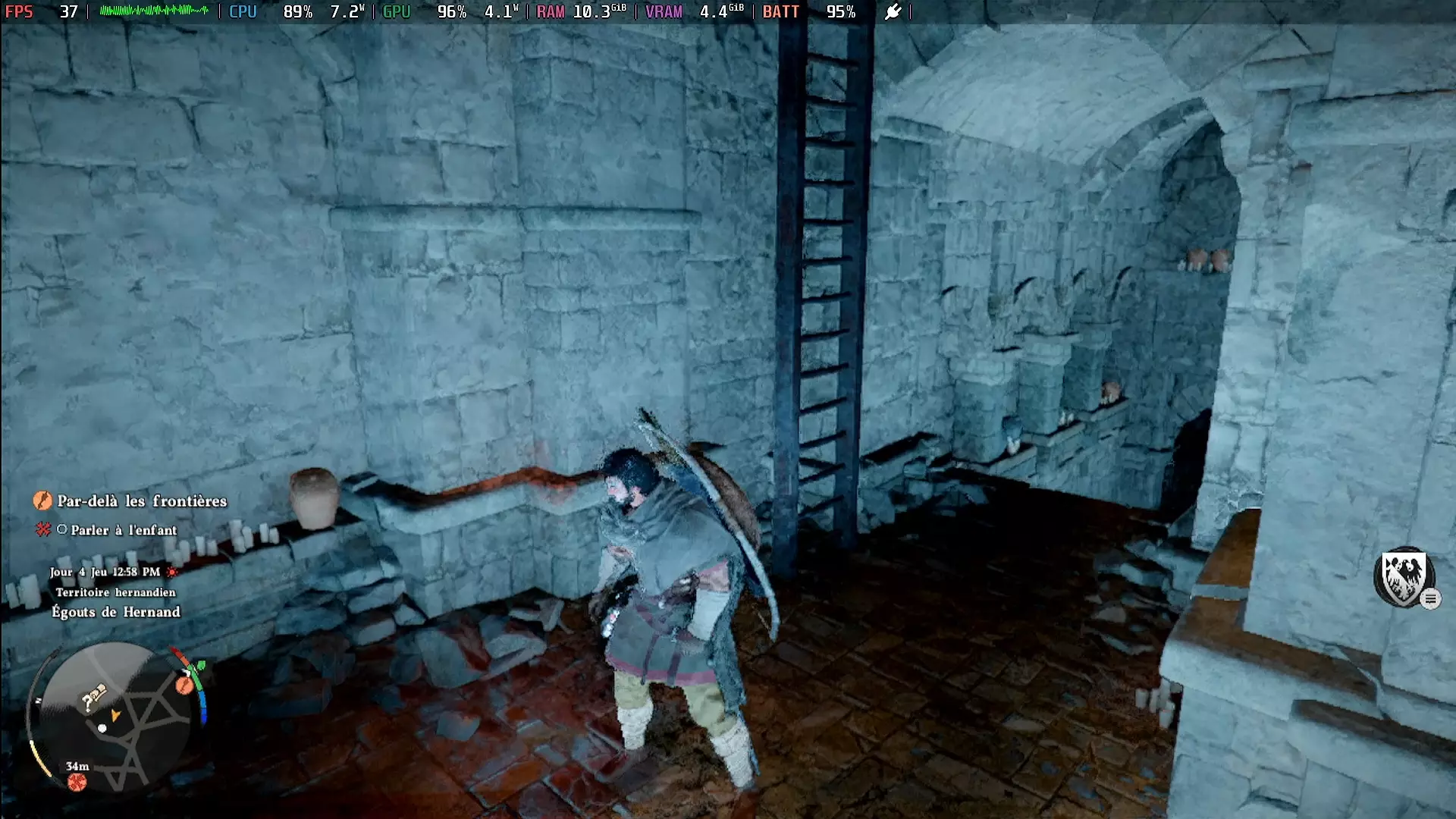This screenshot has height=819, width=1456.
Task: Click the red cross objective-tracker icon
Action: click(44, 530)
